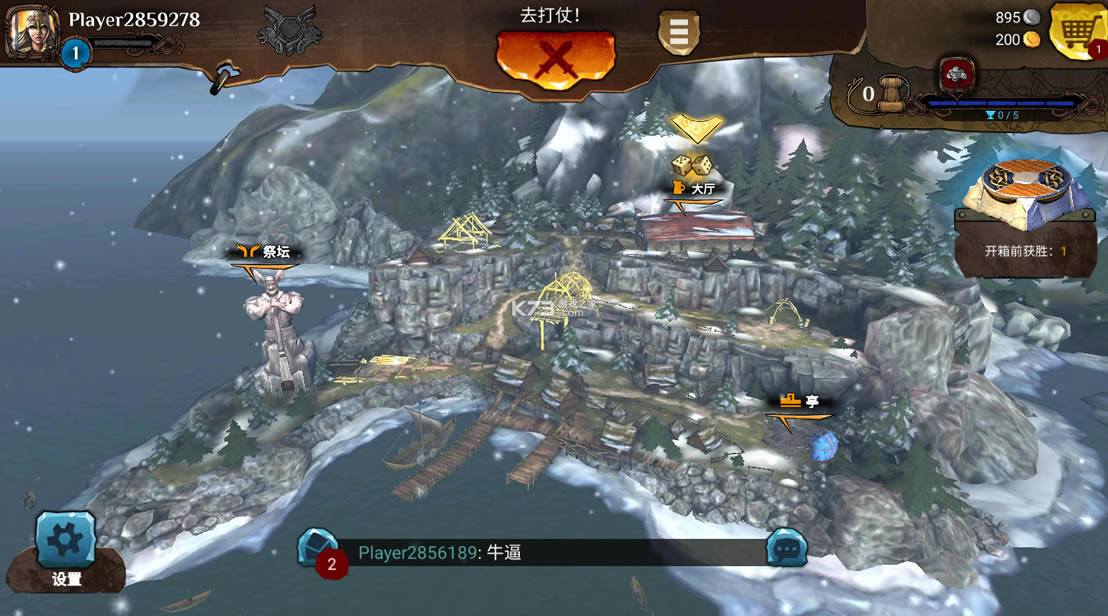Open the player avatar profile
1108x616 pixels.
pyautogui.click(x=31, y=30)
